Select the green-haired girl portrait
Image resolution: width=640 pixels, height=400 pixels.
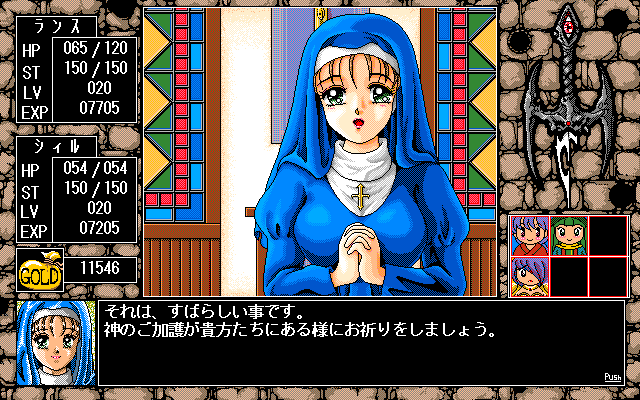(x=568, y=235)
